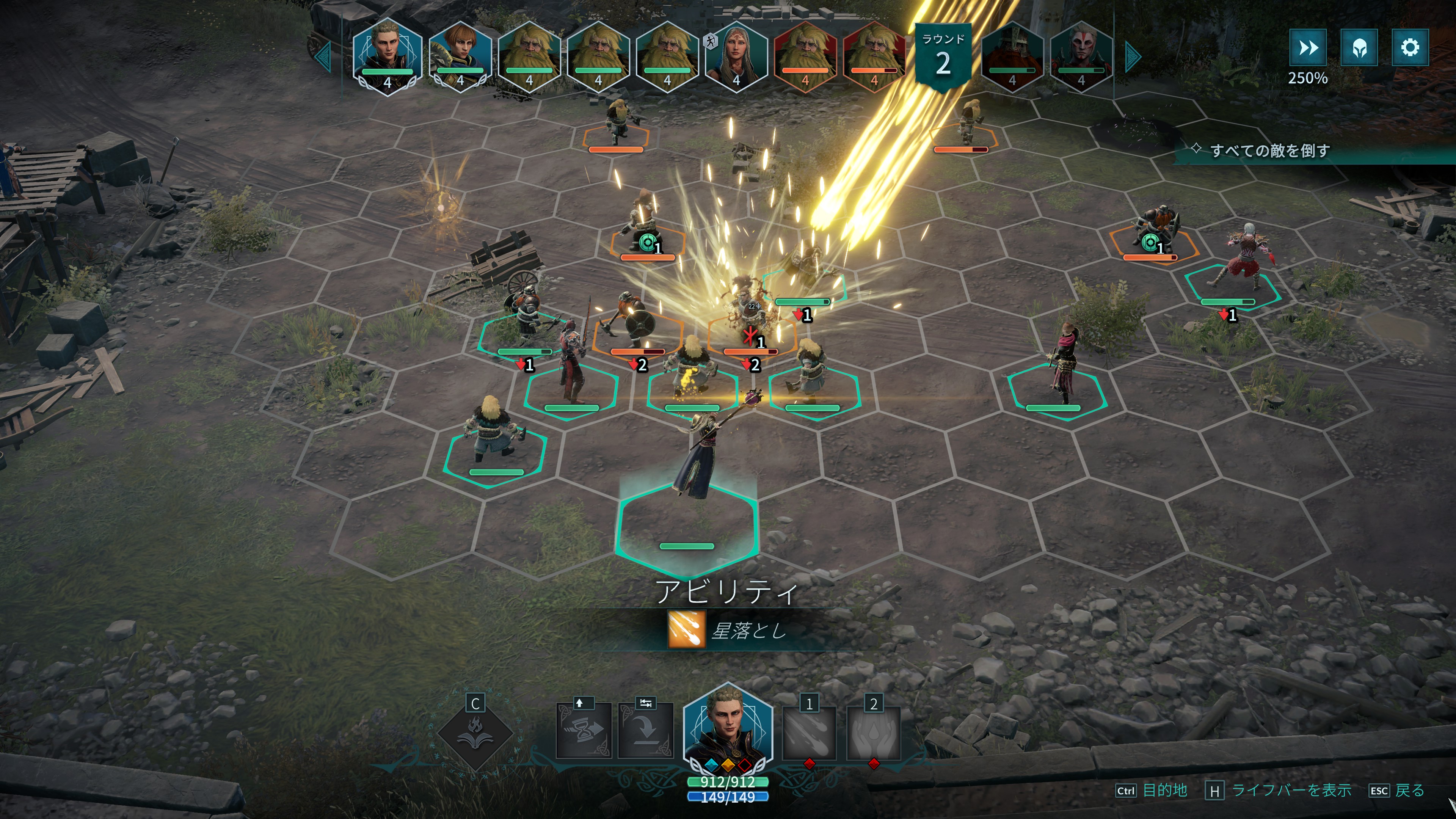Open the settings gear menu

(x=1409, y=47)
